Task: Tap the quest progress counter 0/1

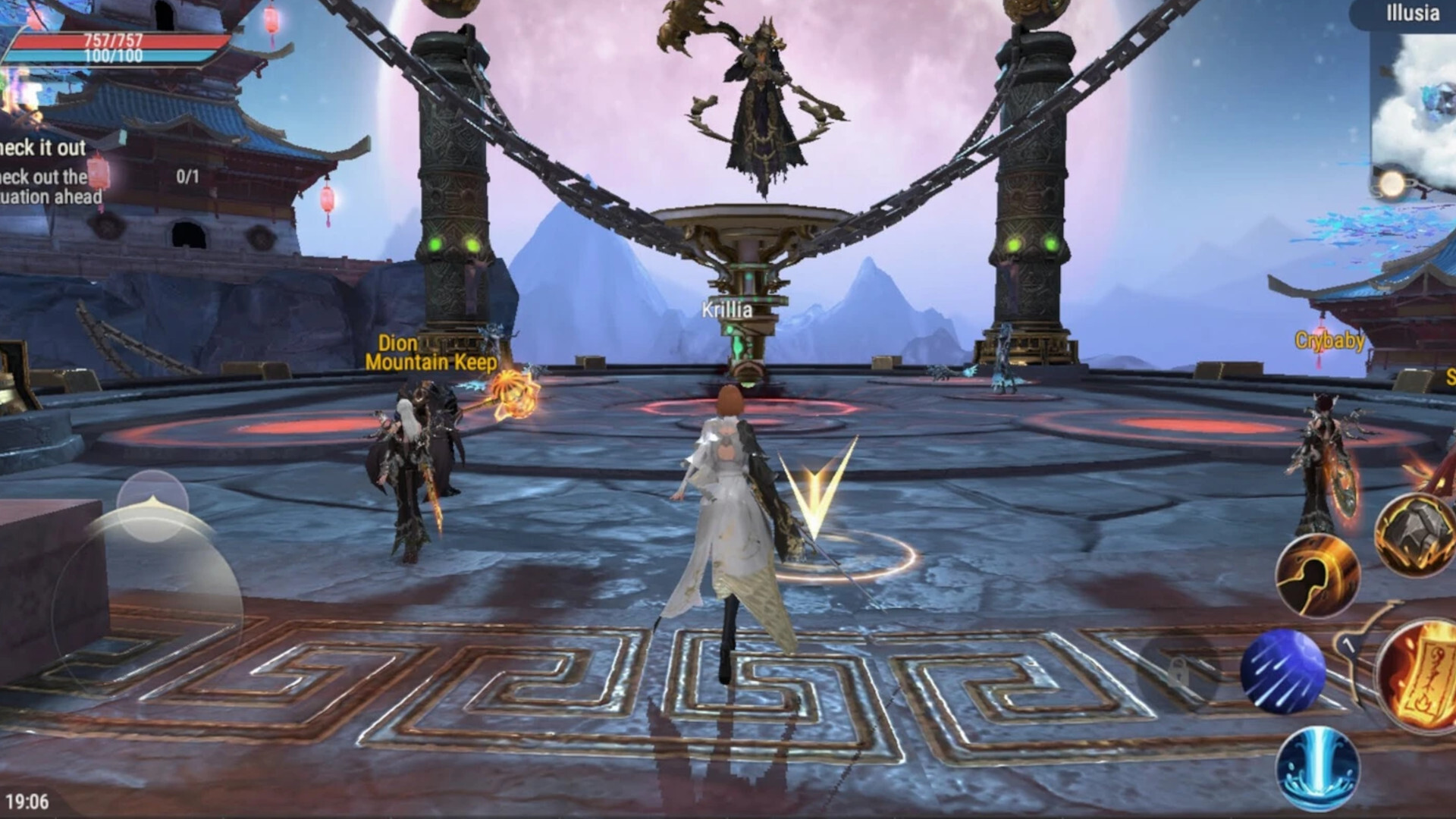Action: coord(186,176)
